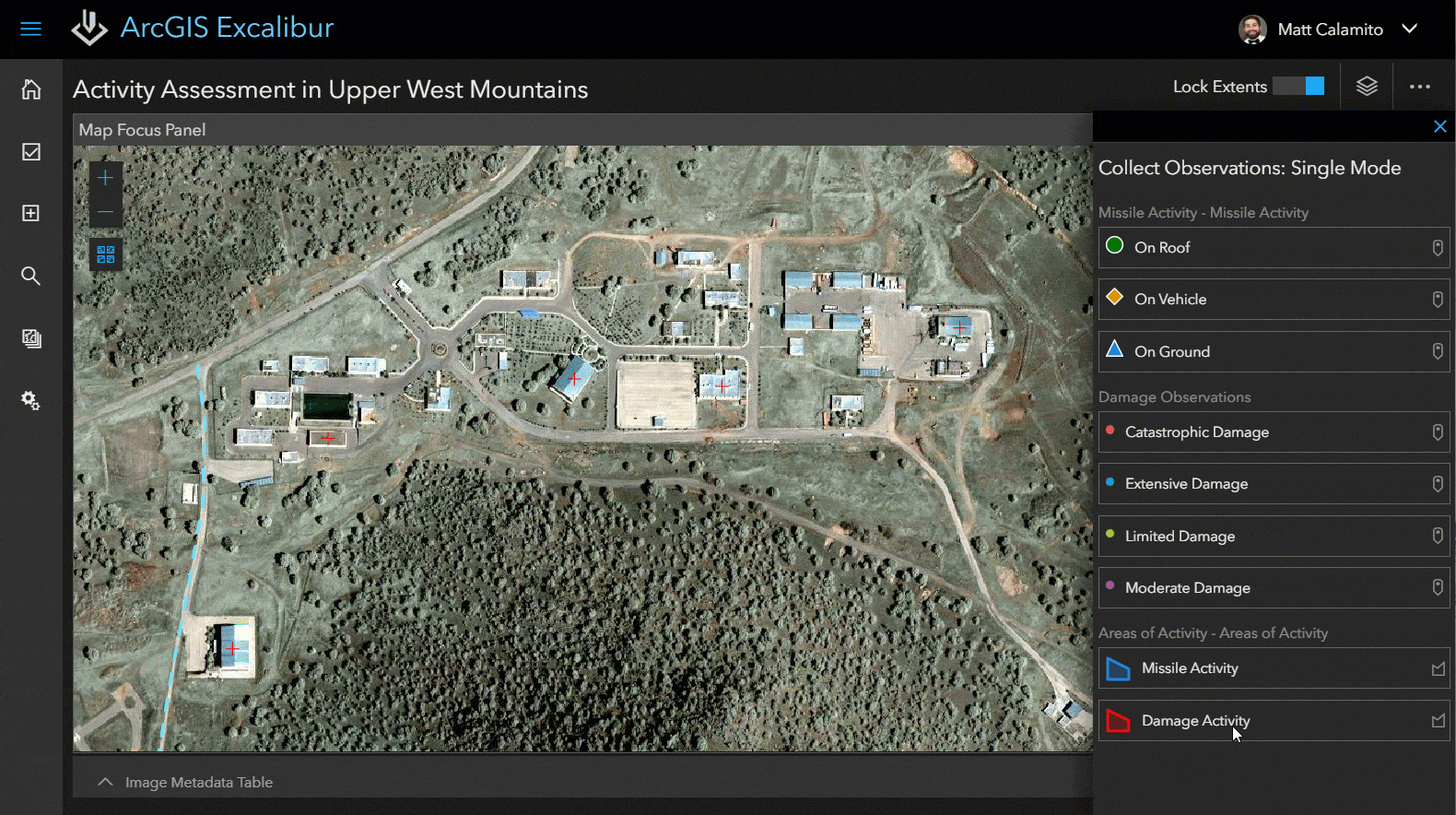Open the Layers panel icon
The image size is (1456, 815).
(x=1366, y=85)
